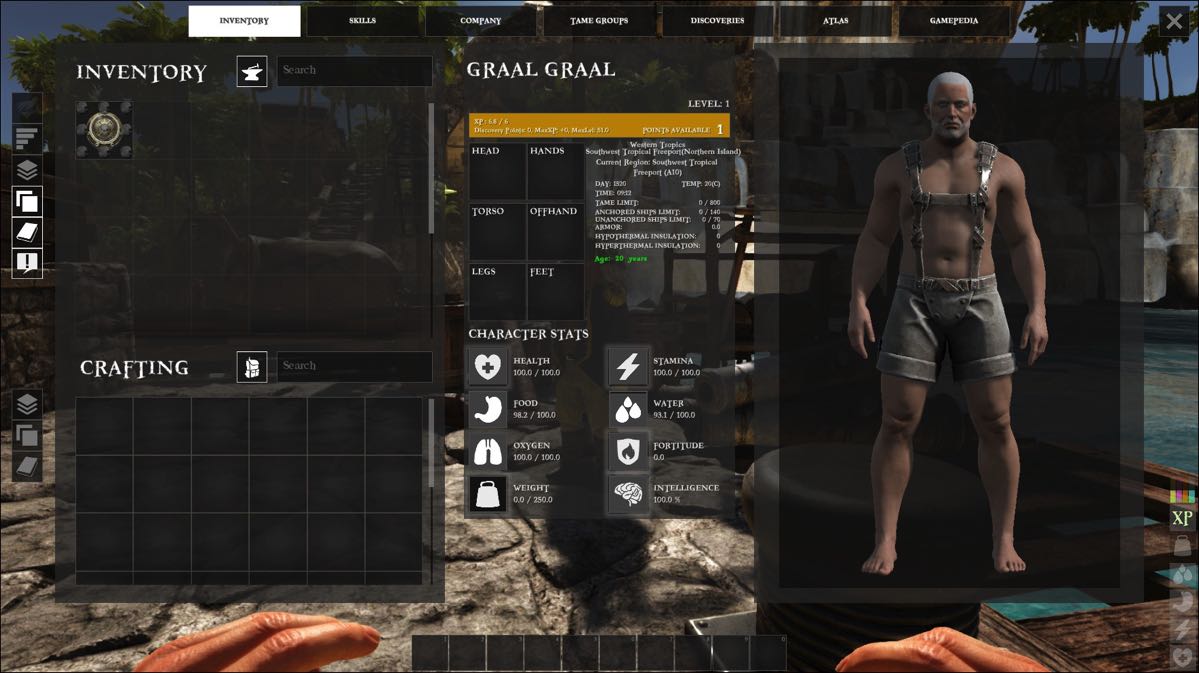Upgrade the Stamina stat
This screenshot has width=1199, height=673.
pyautogui.click(x=629, y=367)
